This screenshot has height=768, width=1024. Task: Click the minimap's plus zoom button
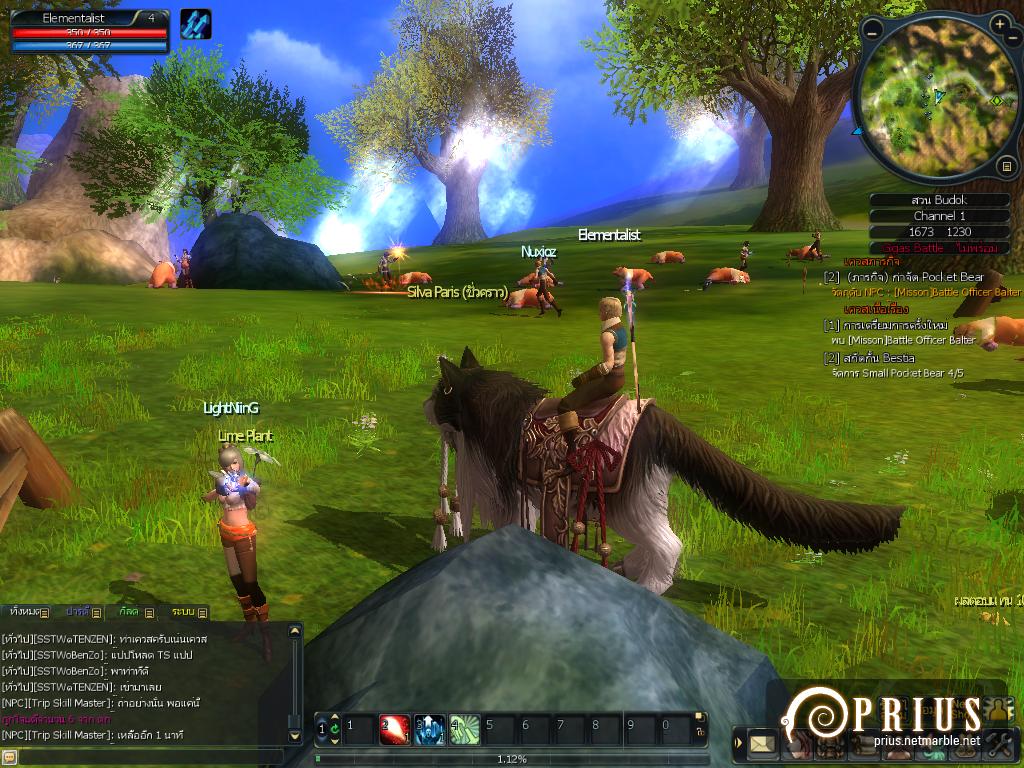click(1000, 23)
